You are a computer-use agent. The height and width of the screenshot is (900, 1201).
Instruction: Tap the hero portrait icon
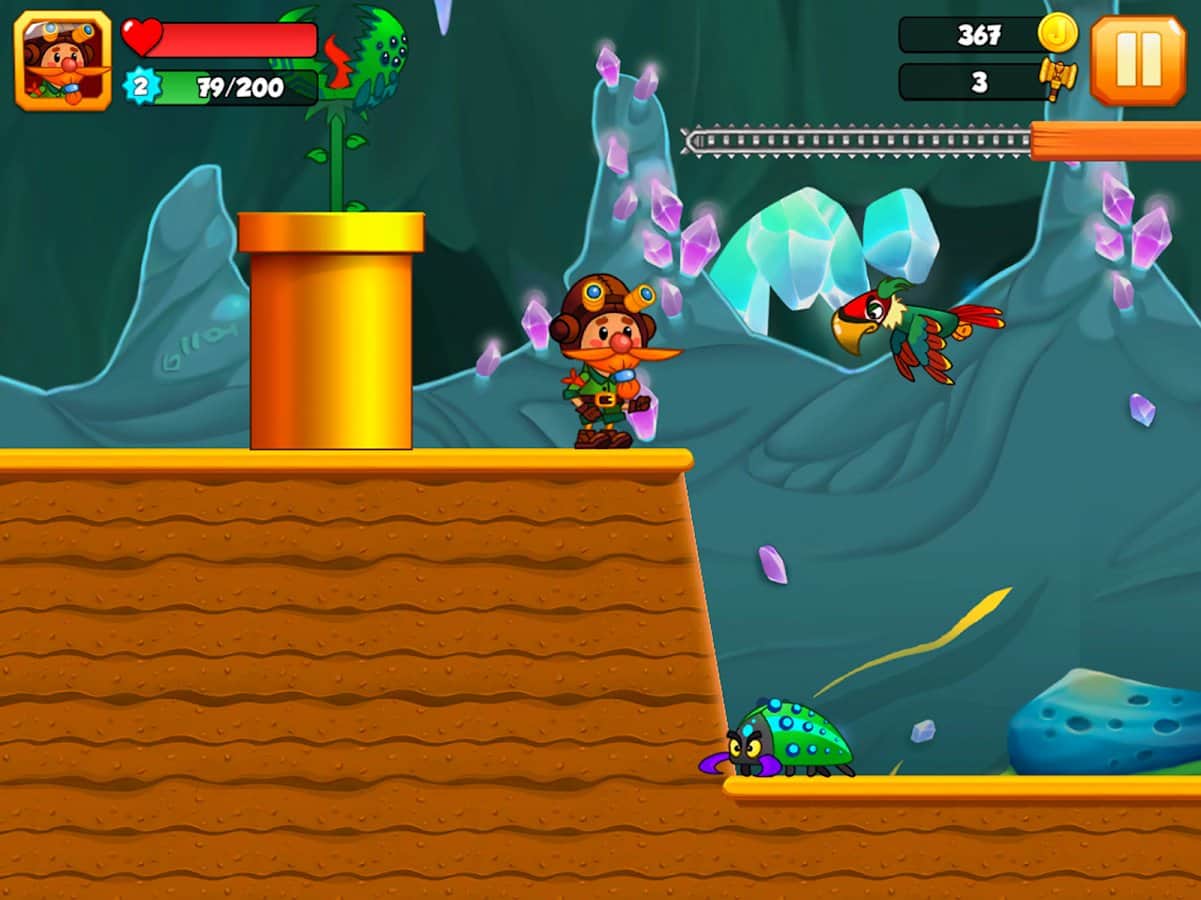click(63, 60)
